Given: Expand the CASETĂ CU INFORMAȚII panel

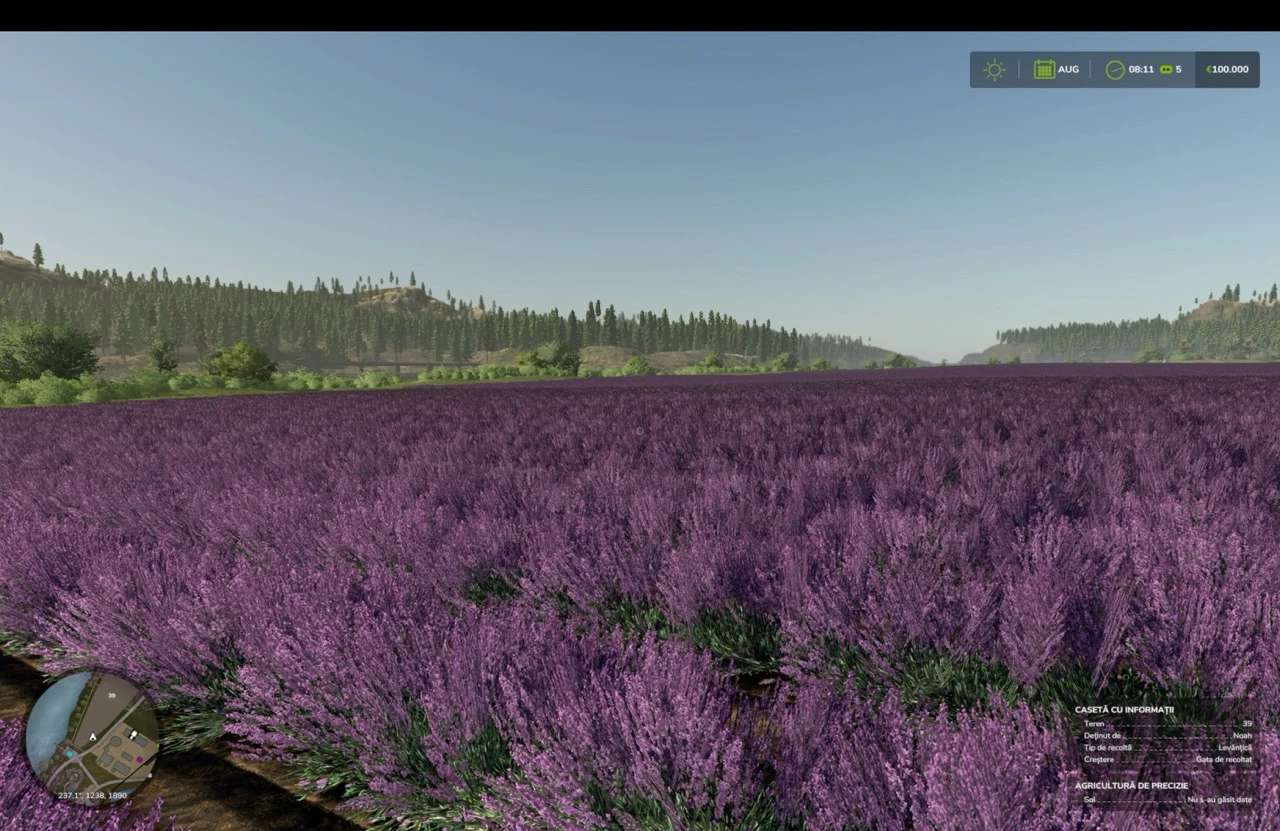Looking at the screenshot, I should pyautogui.click(x=1125, y=710).
